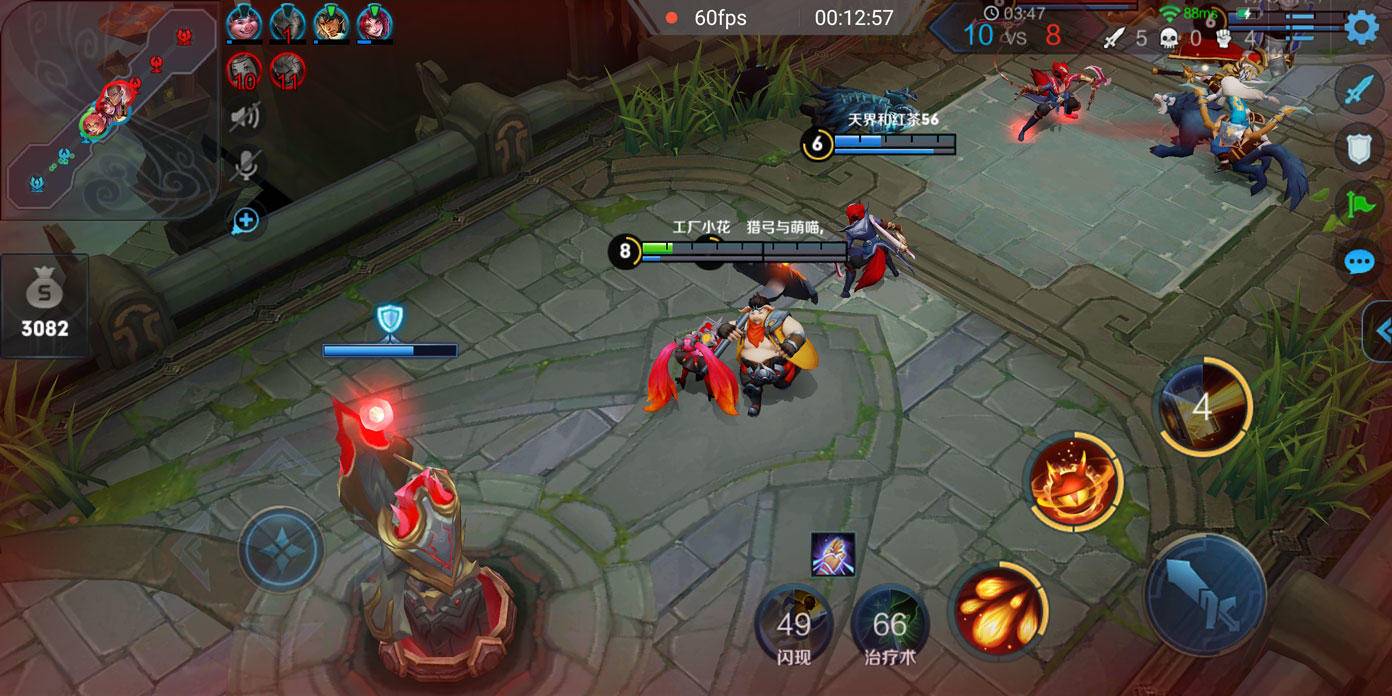Send the blue sword attack signal

pos(1358,90)
